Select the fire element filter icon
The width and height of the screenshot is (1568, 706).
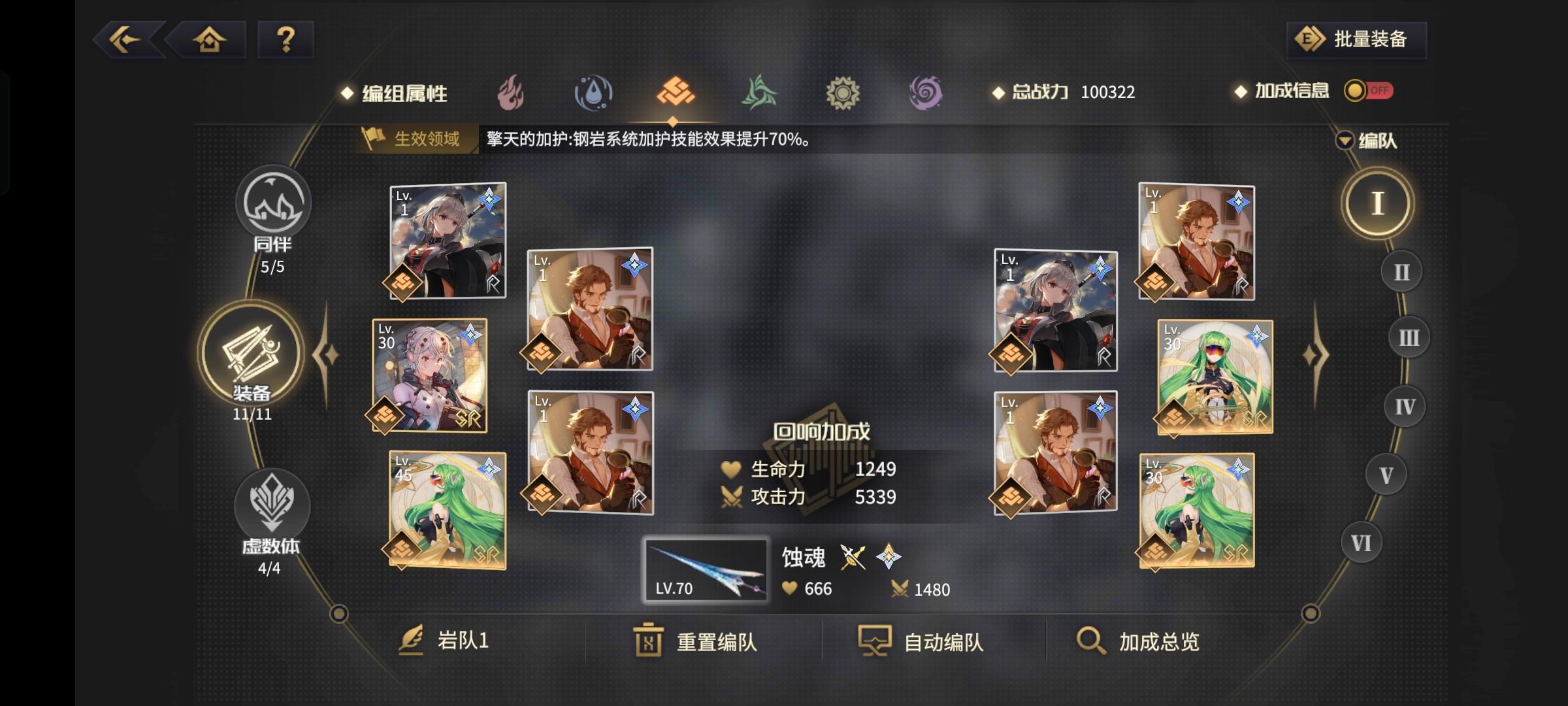tap(510, 93)
